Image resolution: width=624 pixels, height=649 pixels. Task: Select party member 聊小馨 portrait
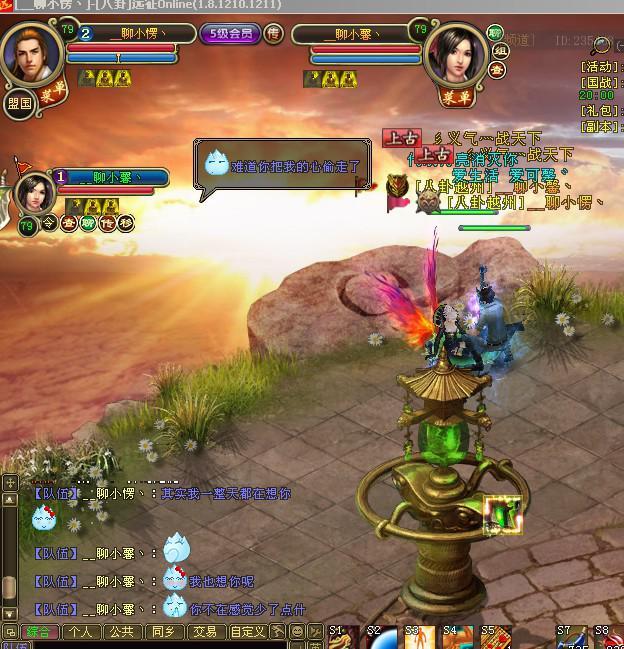pos(35,191)
